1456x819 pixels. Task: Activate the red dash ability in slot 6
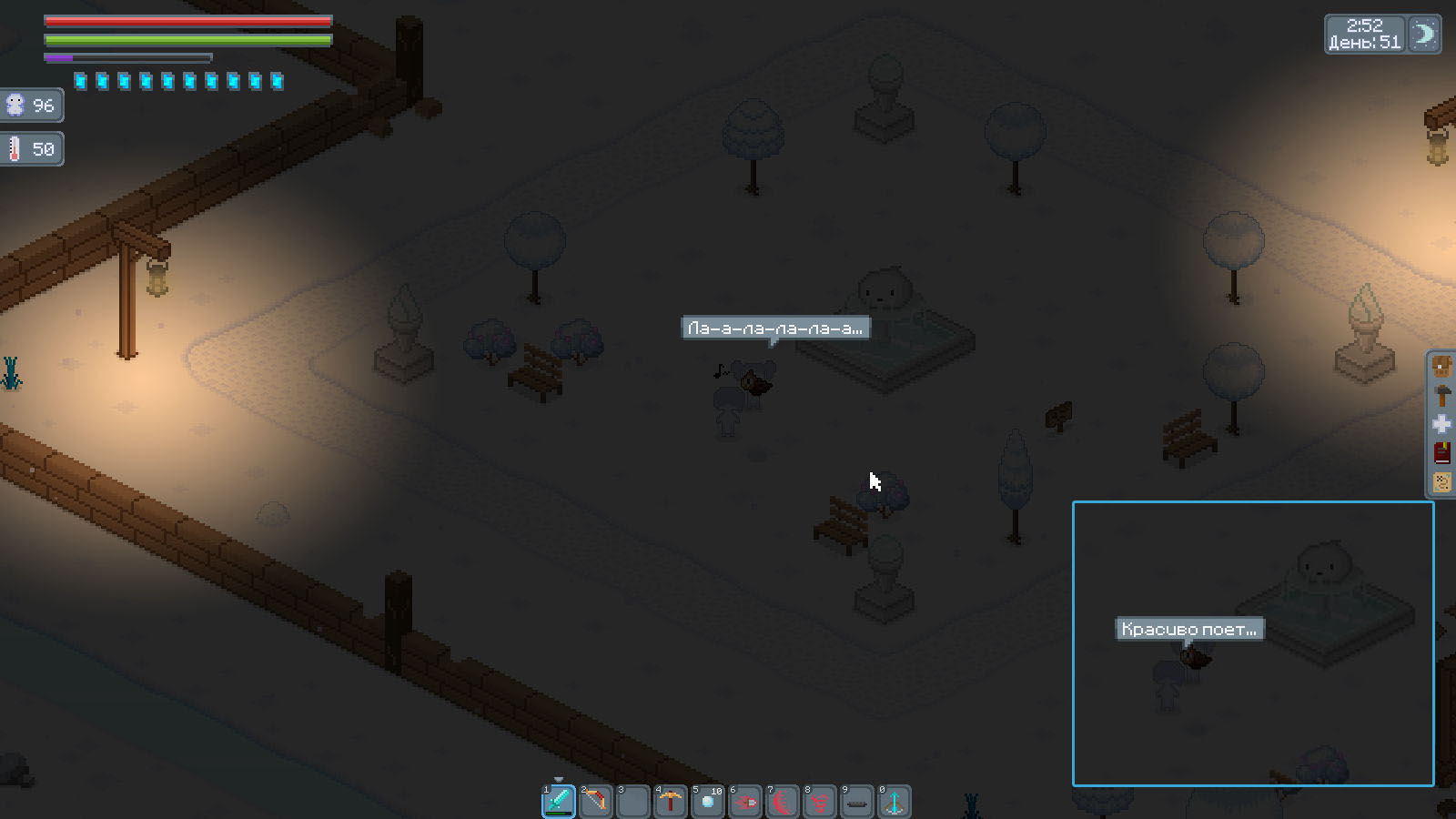coord(745,802)
